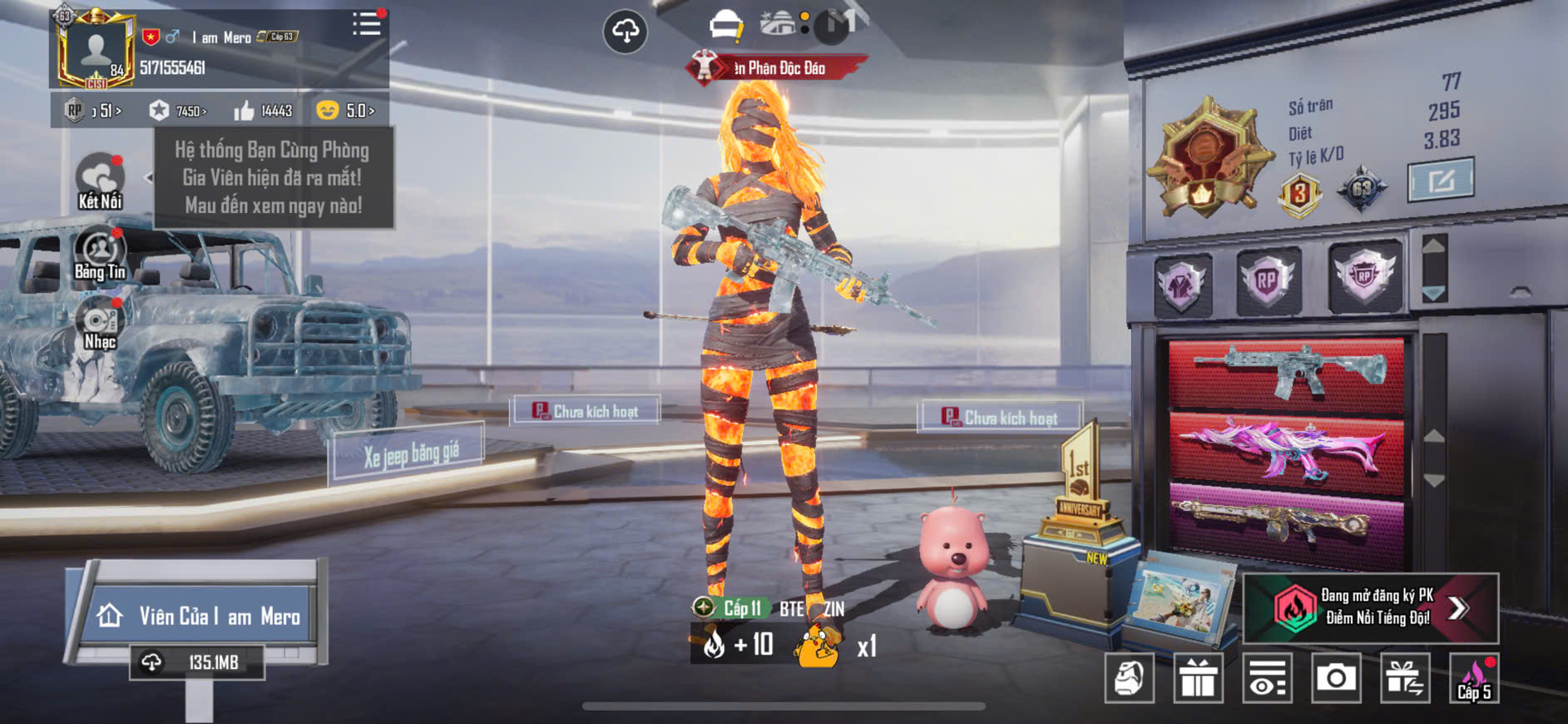Tap the I am Mero profile avatar

click(95, 49)
